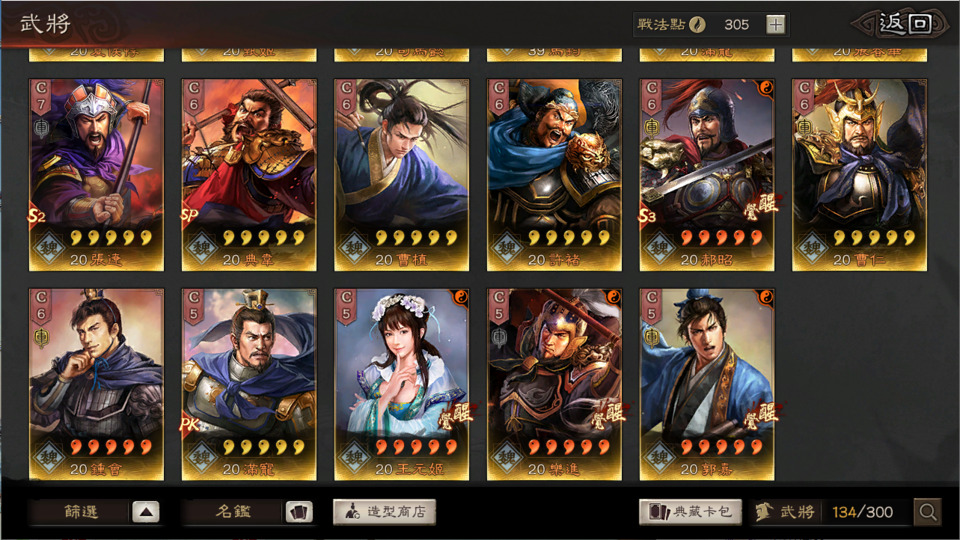This screenshot has height=540, width=960.
Task: Add more 戰法點 with the plus button
Action: [776, 24]
